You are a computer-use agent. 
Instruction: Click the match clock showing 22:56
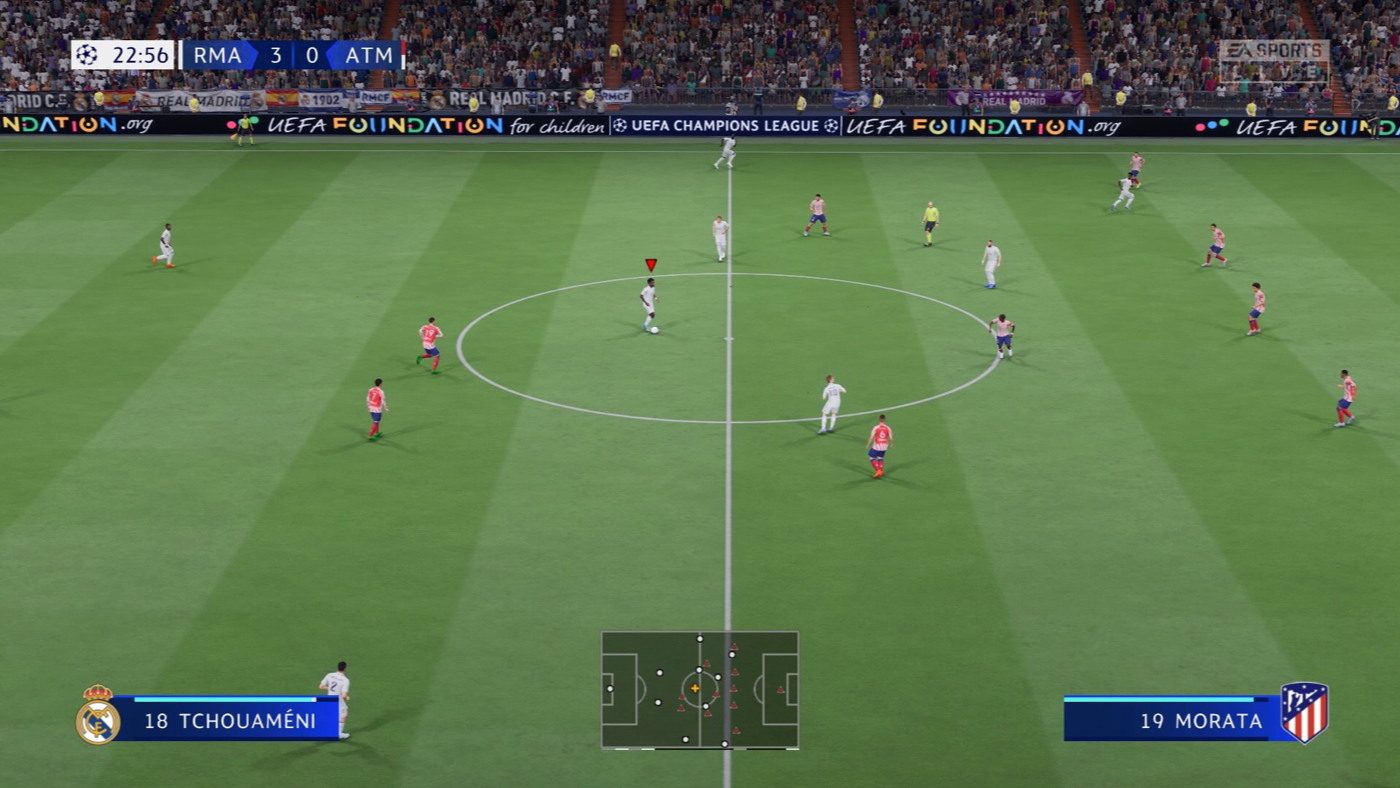point(139,55)
